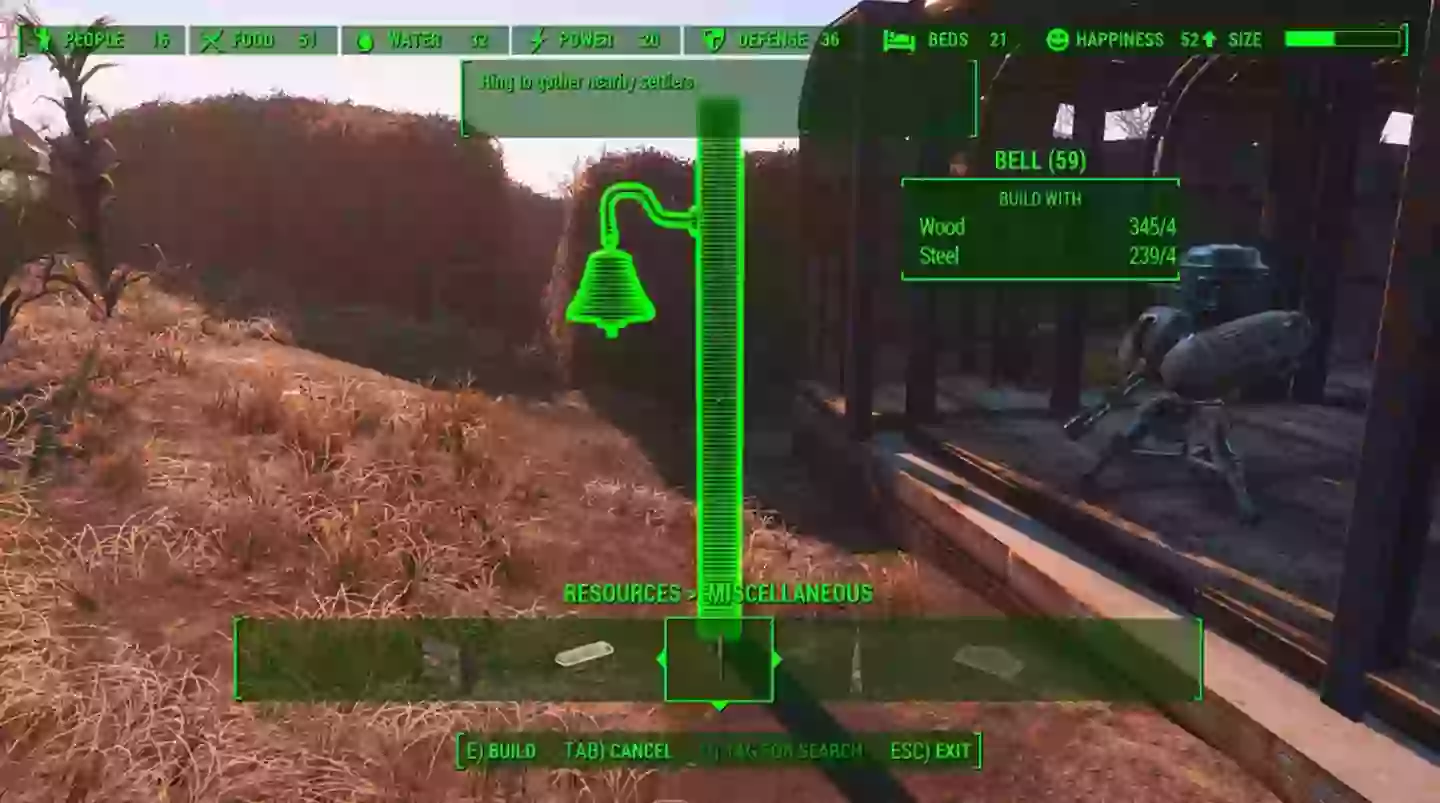Screen dimensions: 1440x803
Task: Click the right arrow beside the selected Bell
Action: pyautogui.click(x=776, y=660)
